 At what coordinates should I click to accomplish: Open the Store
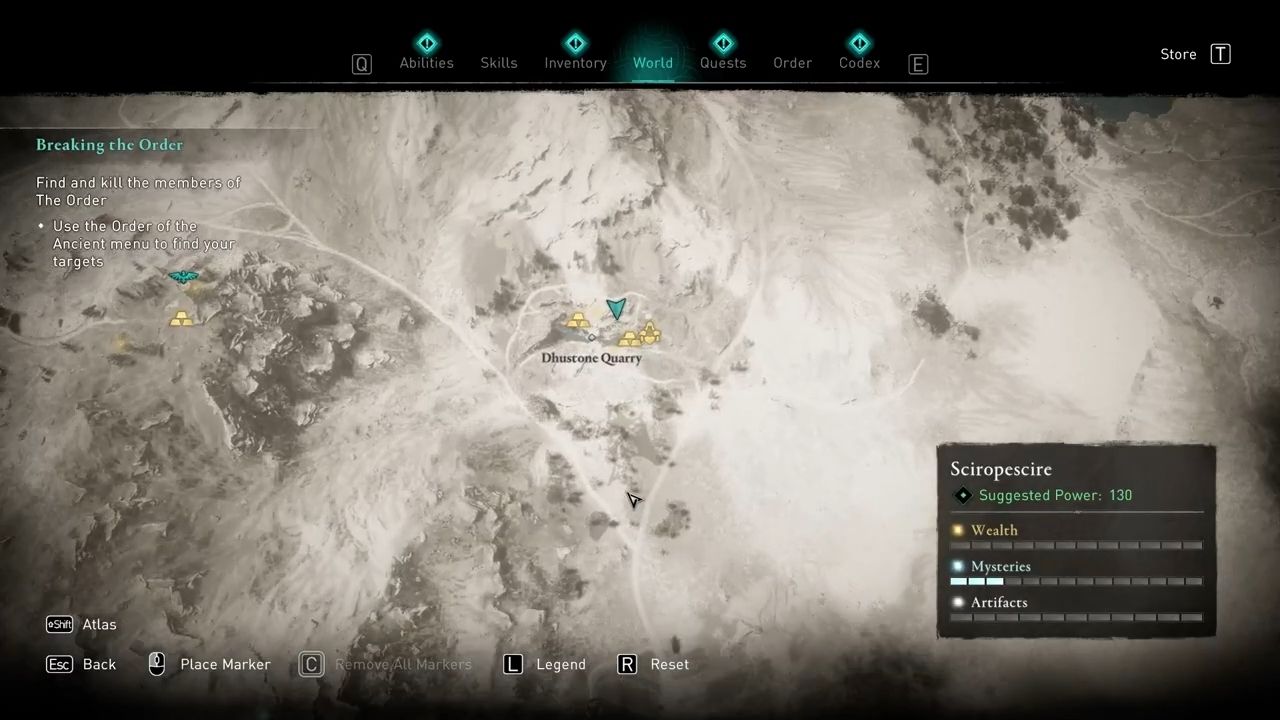click(1178, 54)
